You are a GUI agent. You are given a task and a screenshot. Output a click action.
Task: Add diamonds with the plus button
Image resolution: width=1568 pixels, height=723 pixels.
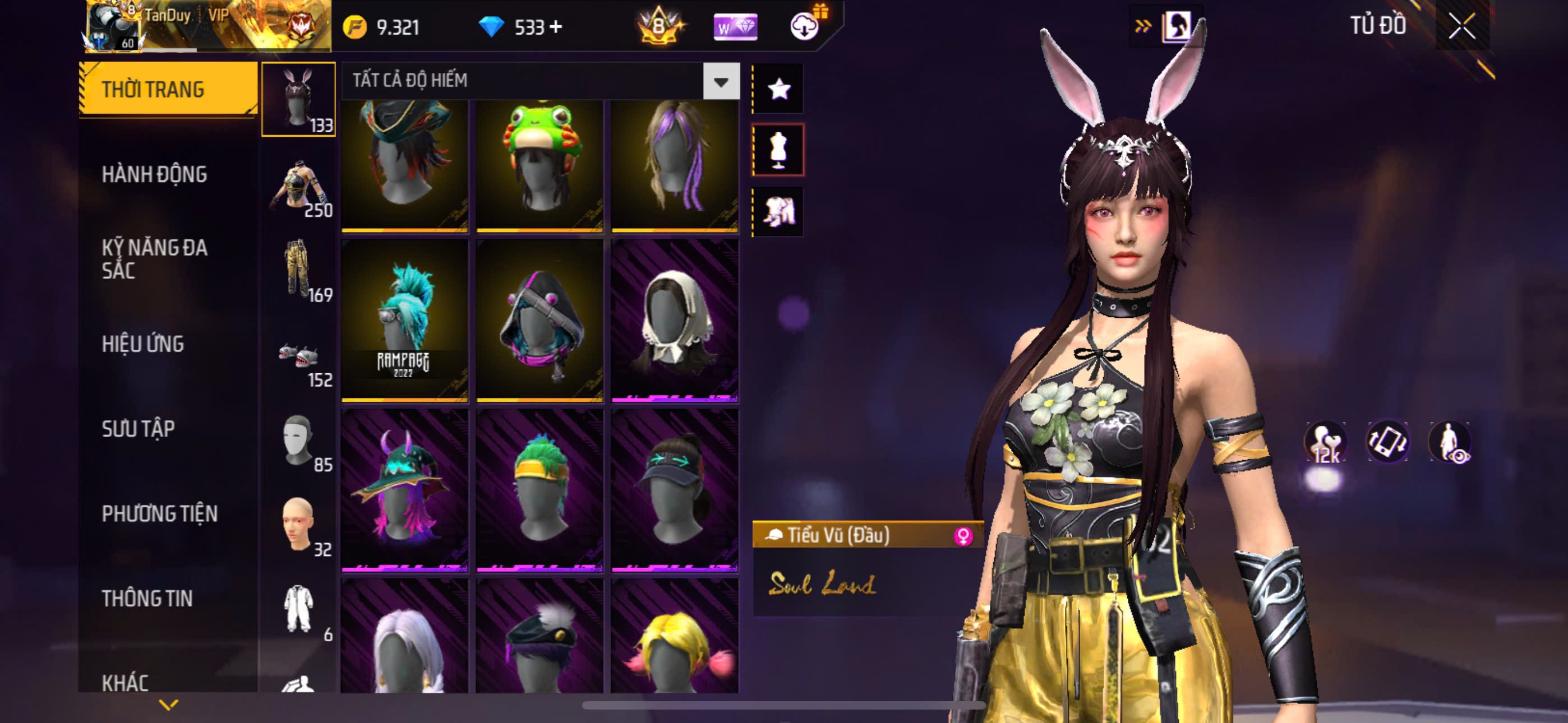pos(556,27)
